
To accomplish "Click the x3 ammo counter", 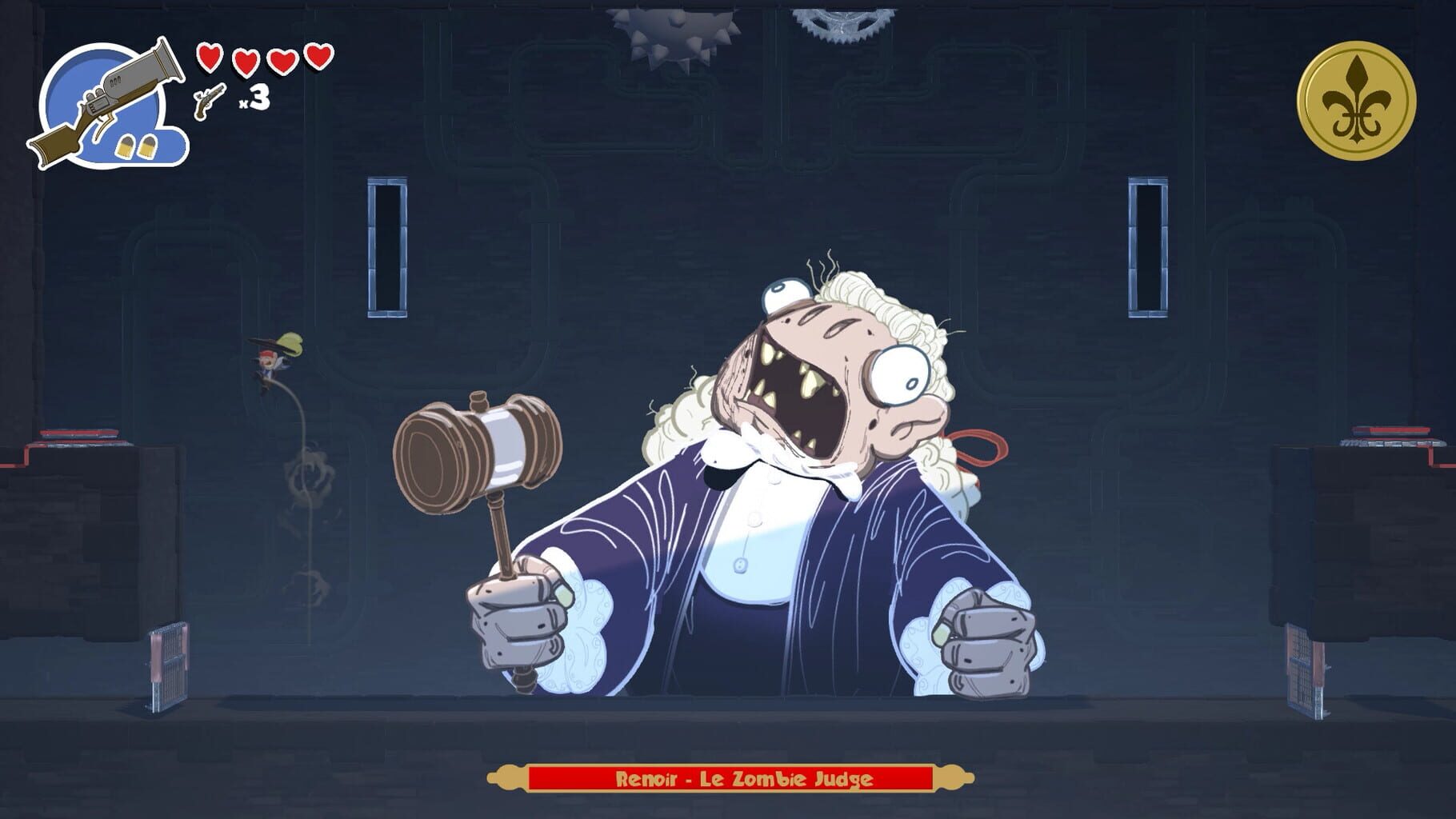I will click(x=254, y=99).
